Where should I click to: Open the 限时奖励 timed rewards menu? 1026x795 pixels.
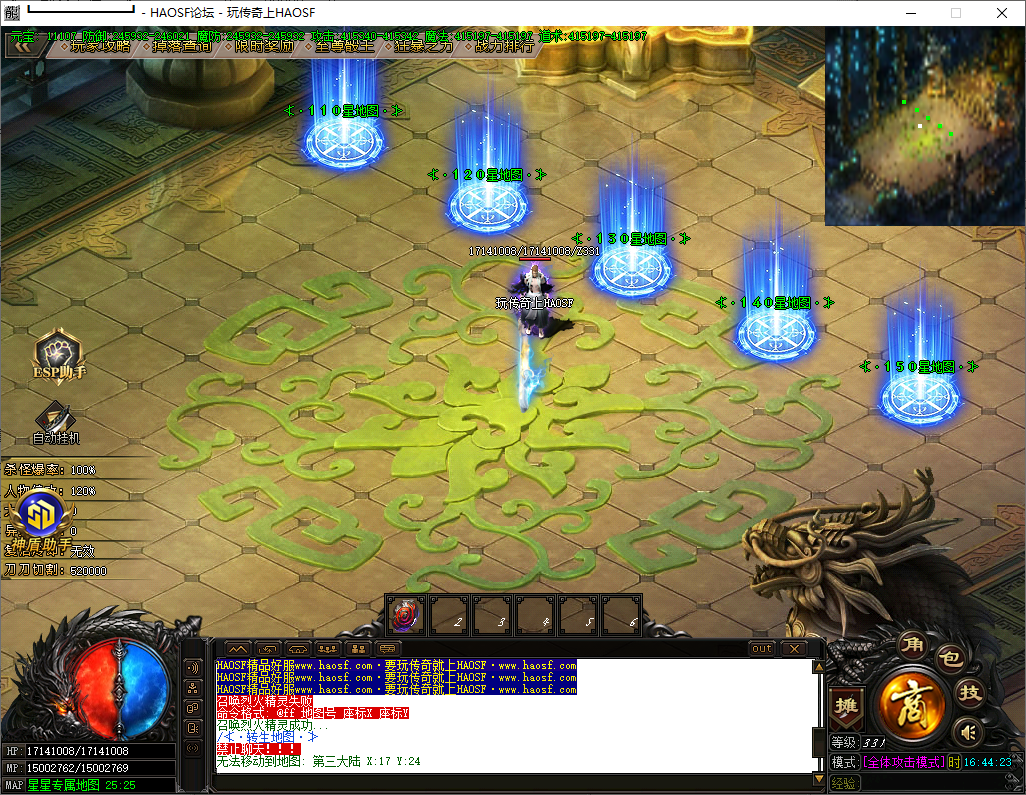click(x=259, y=46)
